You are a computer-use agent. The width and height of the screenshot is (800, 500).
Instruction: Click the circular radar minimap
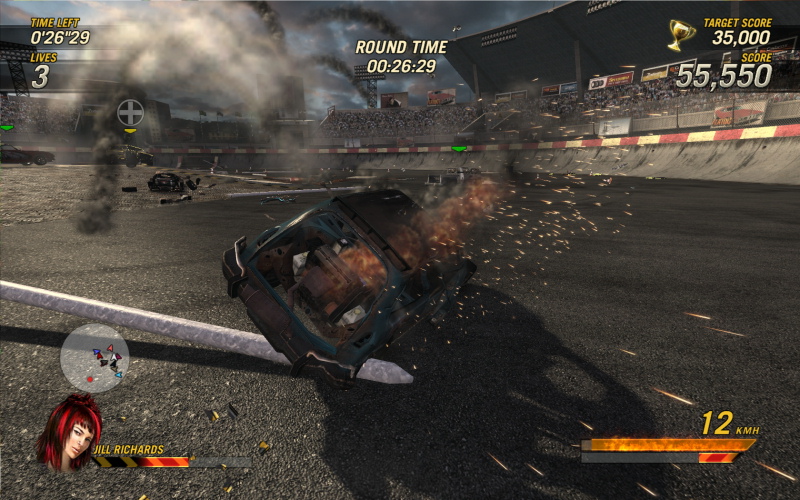[94, 357]
